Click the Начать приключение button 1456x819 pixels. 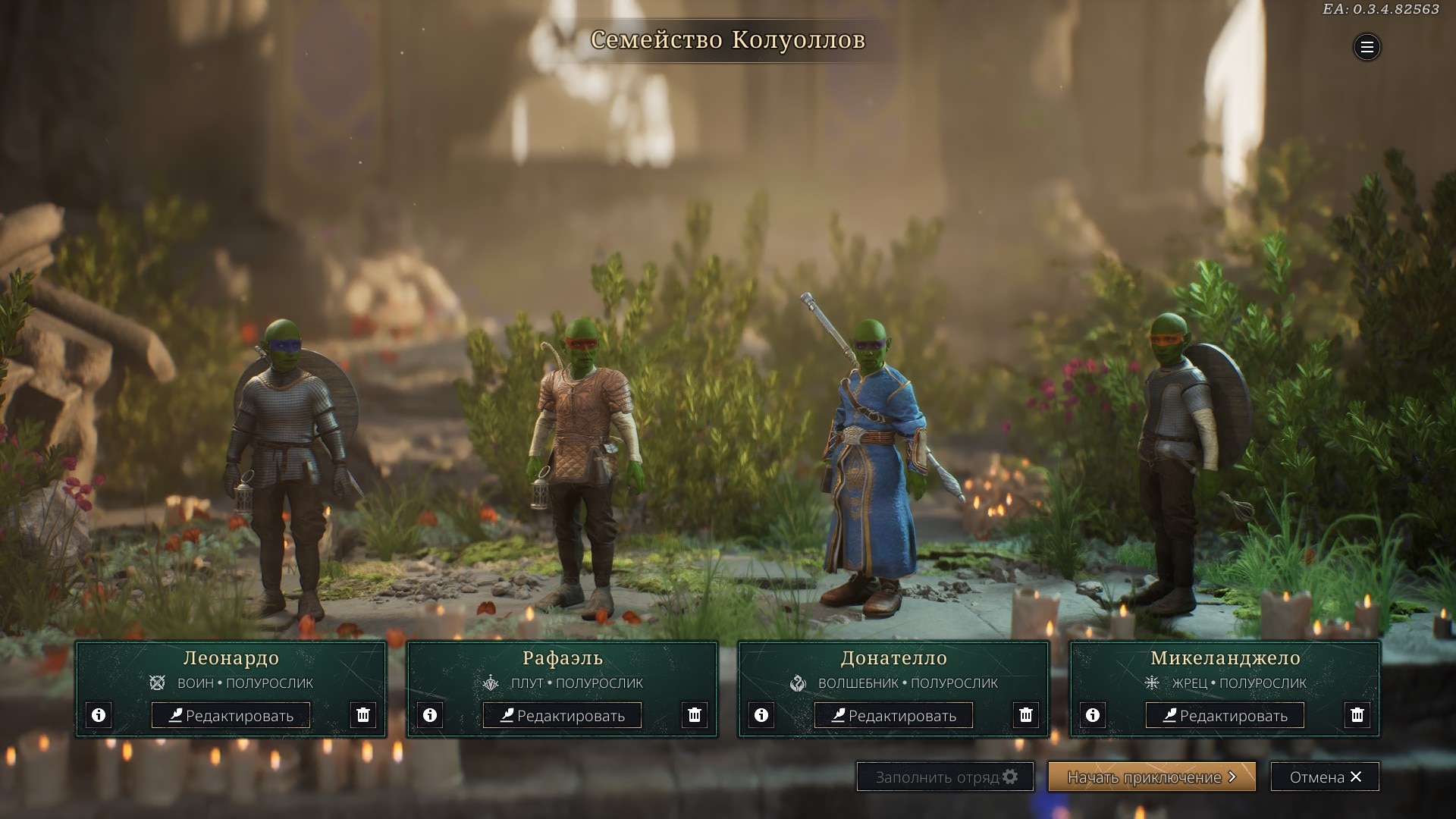[1151, 777]
